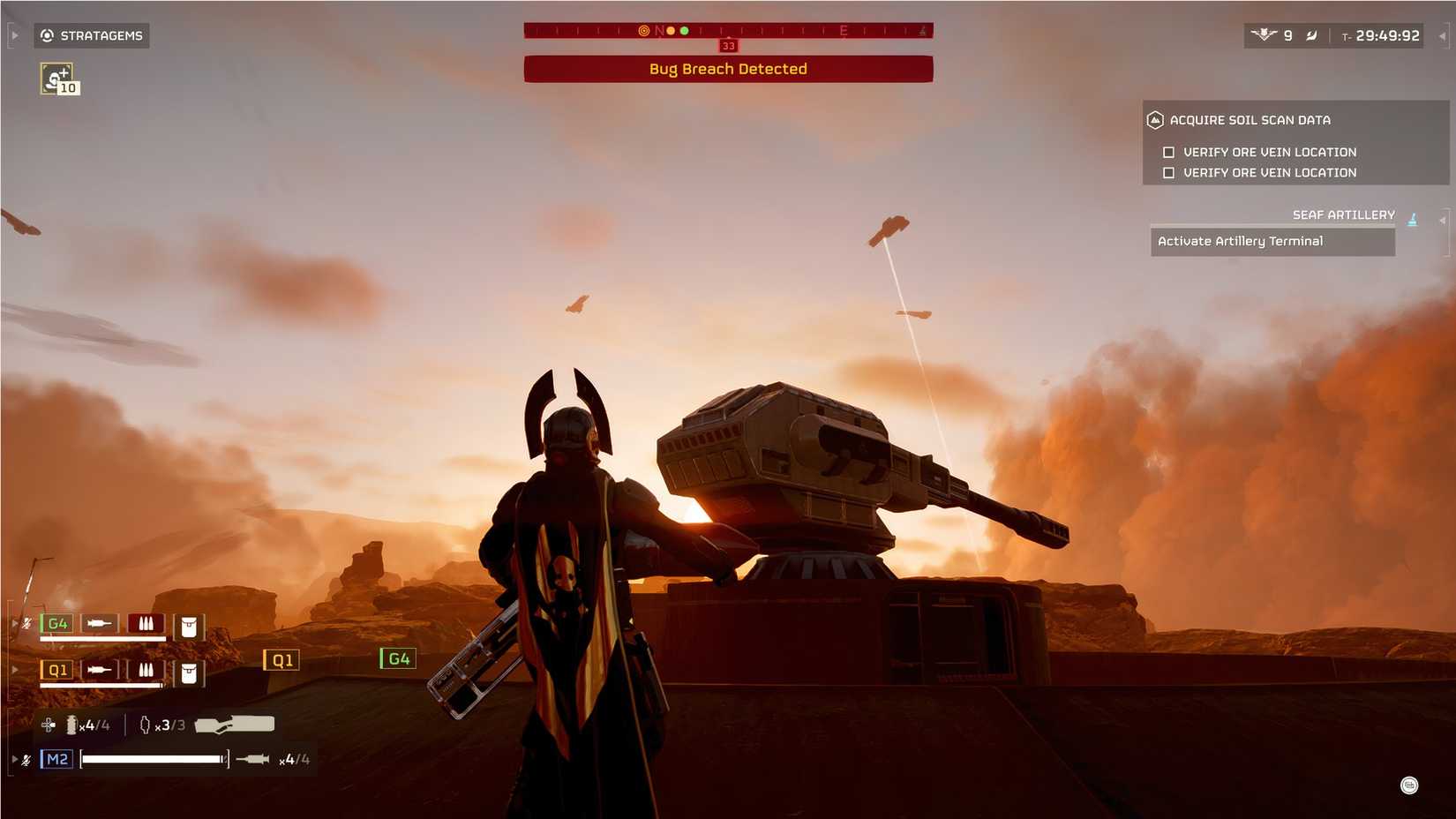Image resolution: width=1456 pixels, height=819 pixels.
Task: Expand the arrow next to the Stratagems panel
Action: (13, 35)
